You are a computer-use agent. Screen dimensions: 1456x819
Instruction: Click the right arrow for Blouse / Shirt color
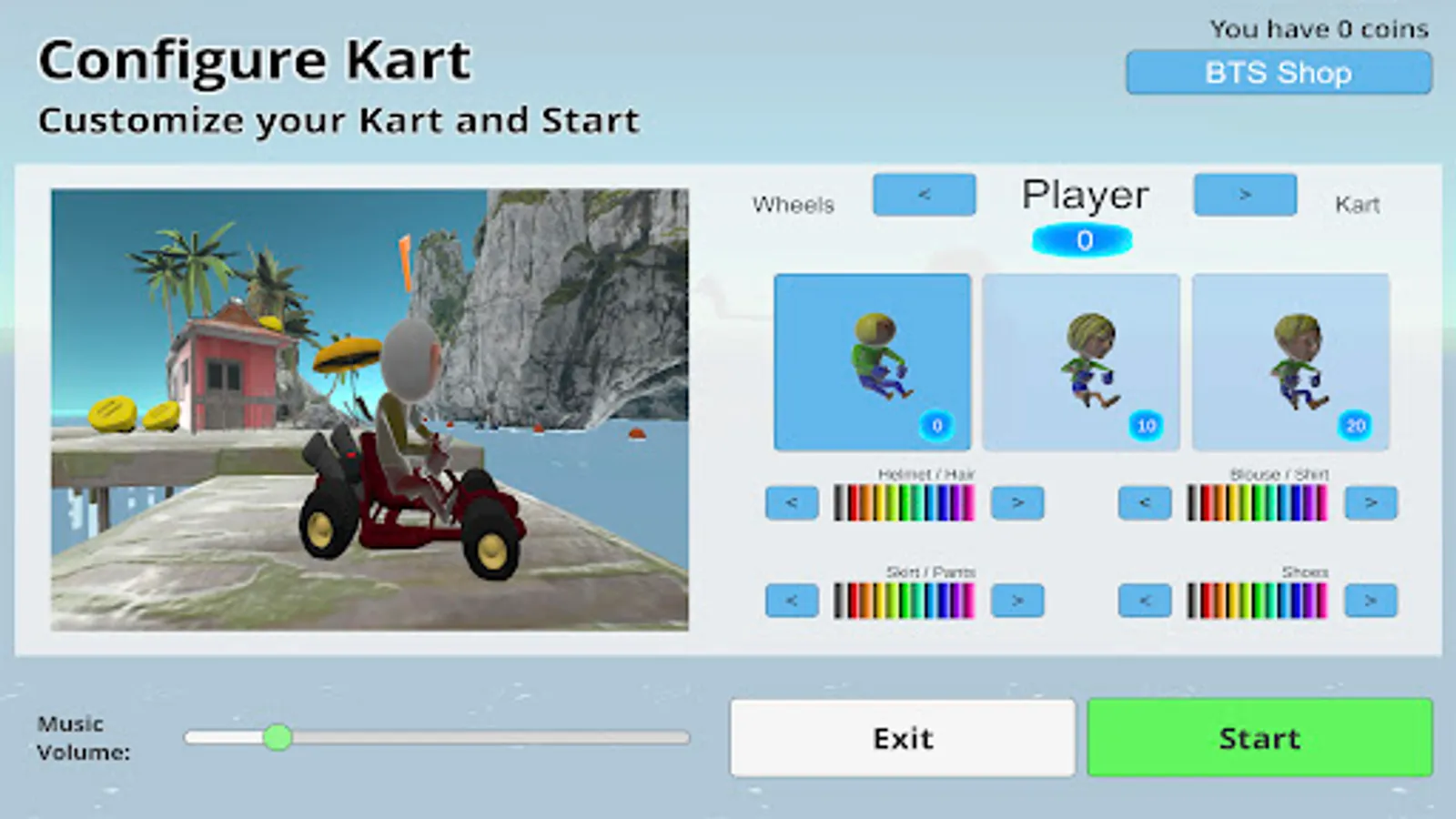coord(1371,502)
